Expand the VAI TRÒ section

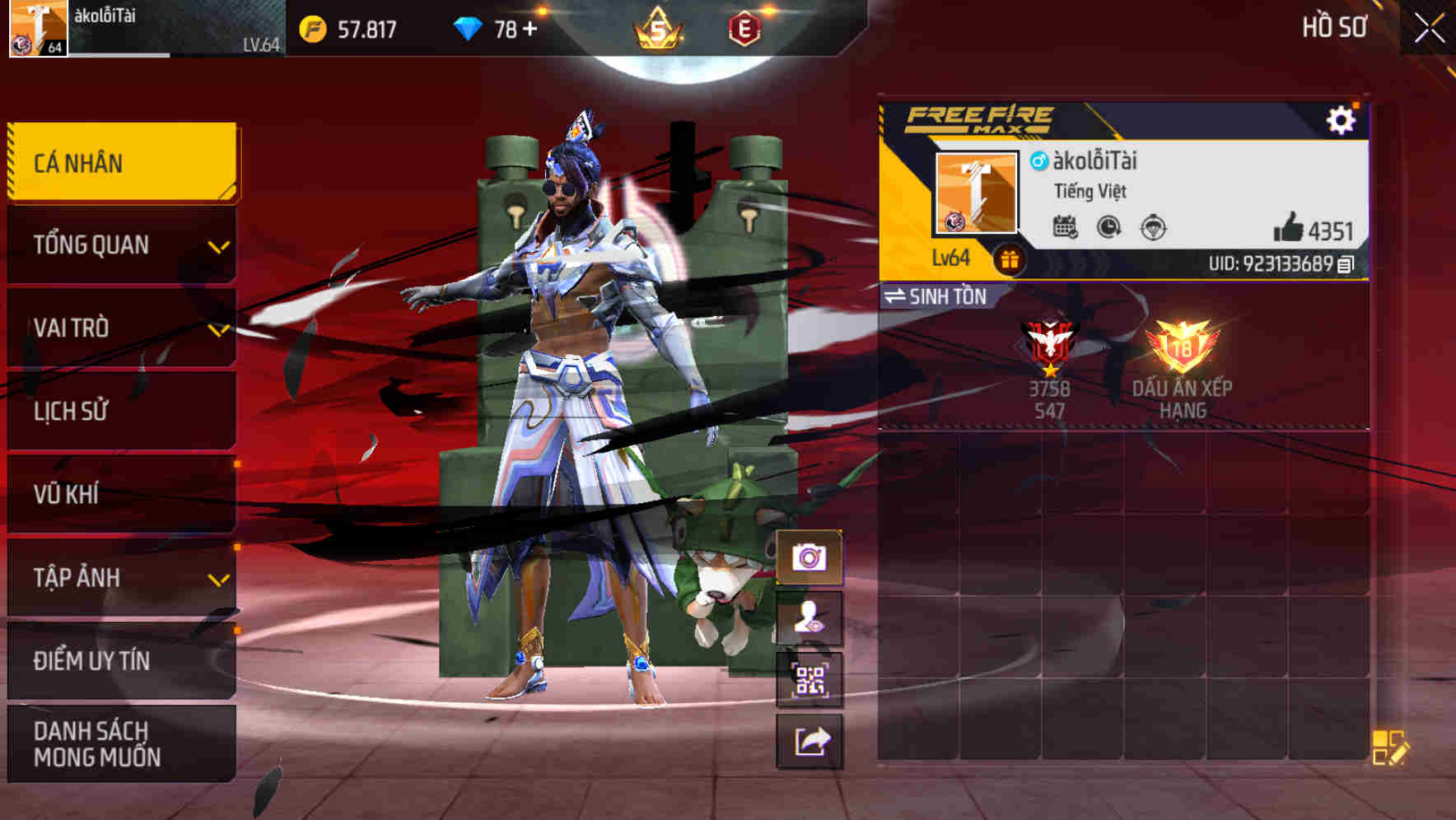click(x=119, y=328)
